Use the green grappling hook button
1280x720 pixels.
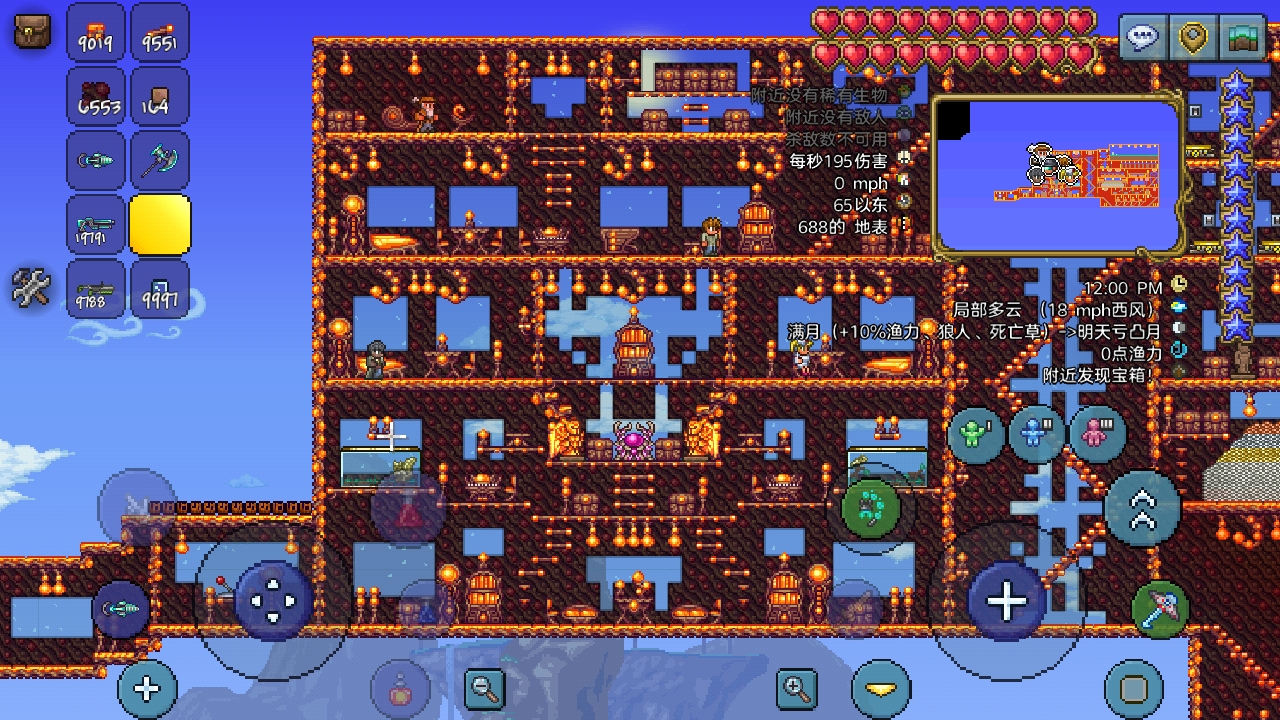871,508
